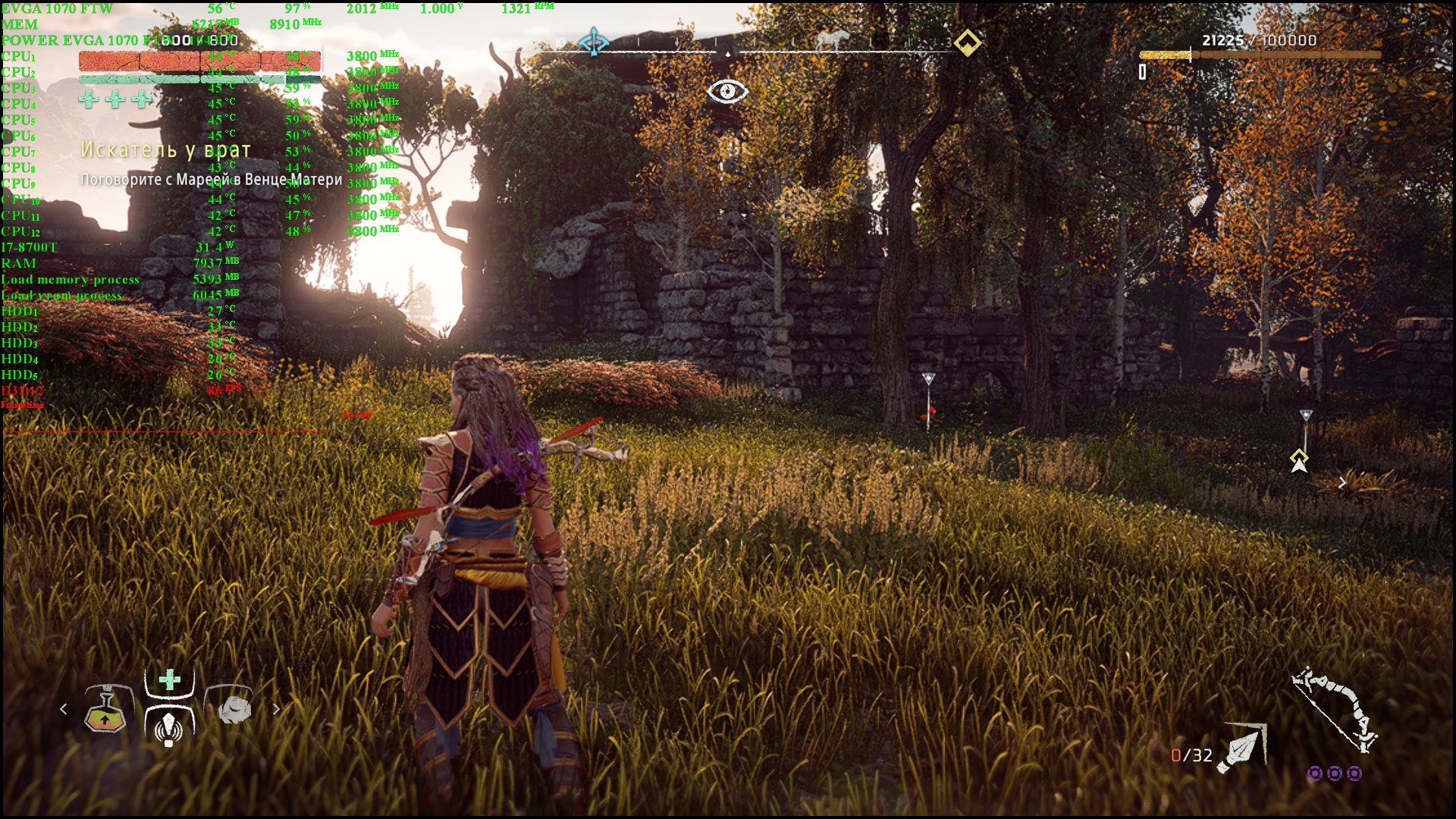Click the stealth visibility eye indicator
This screenshot has width=1456, height=819.
pos(727,92)
